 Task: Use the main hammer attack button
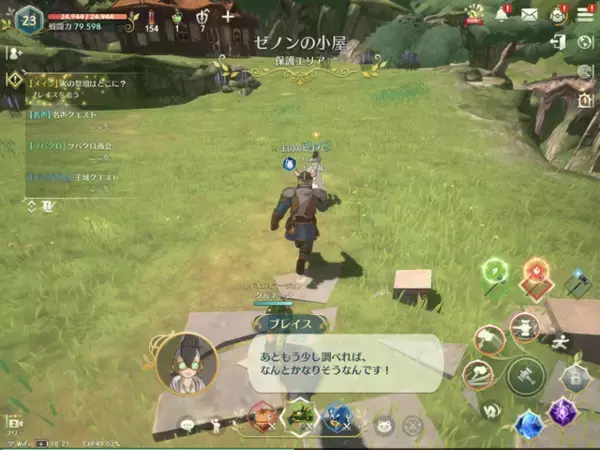[x=525, y=375]
